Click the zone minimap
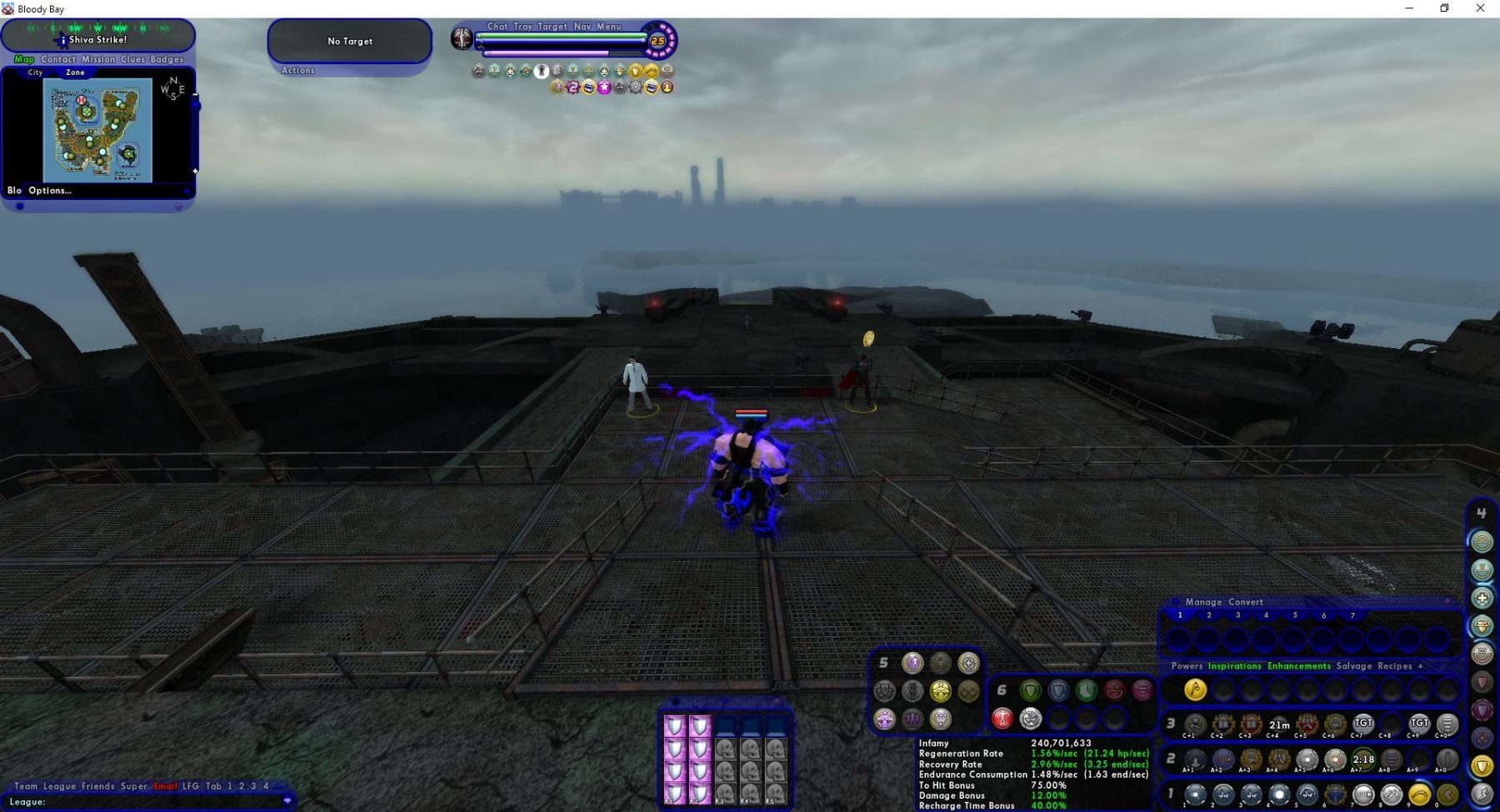1500x812 pixels. point(97,130)
